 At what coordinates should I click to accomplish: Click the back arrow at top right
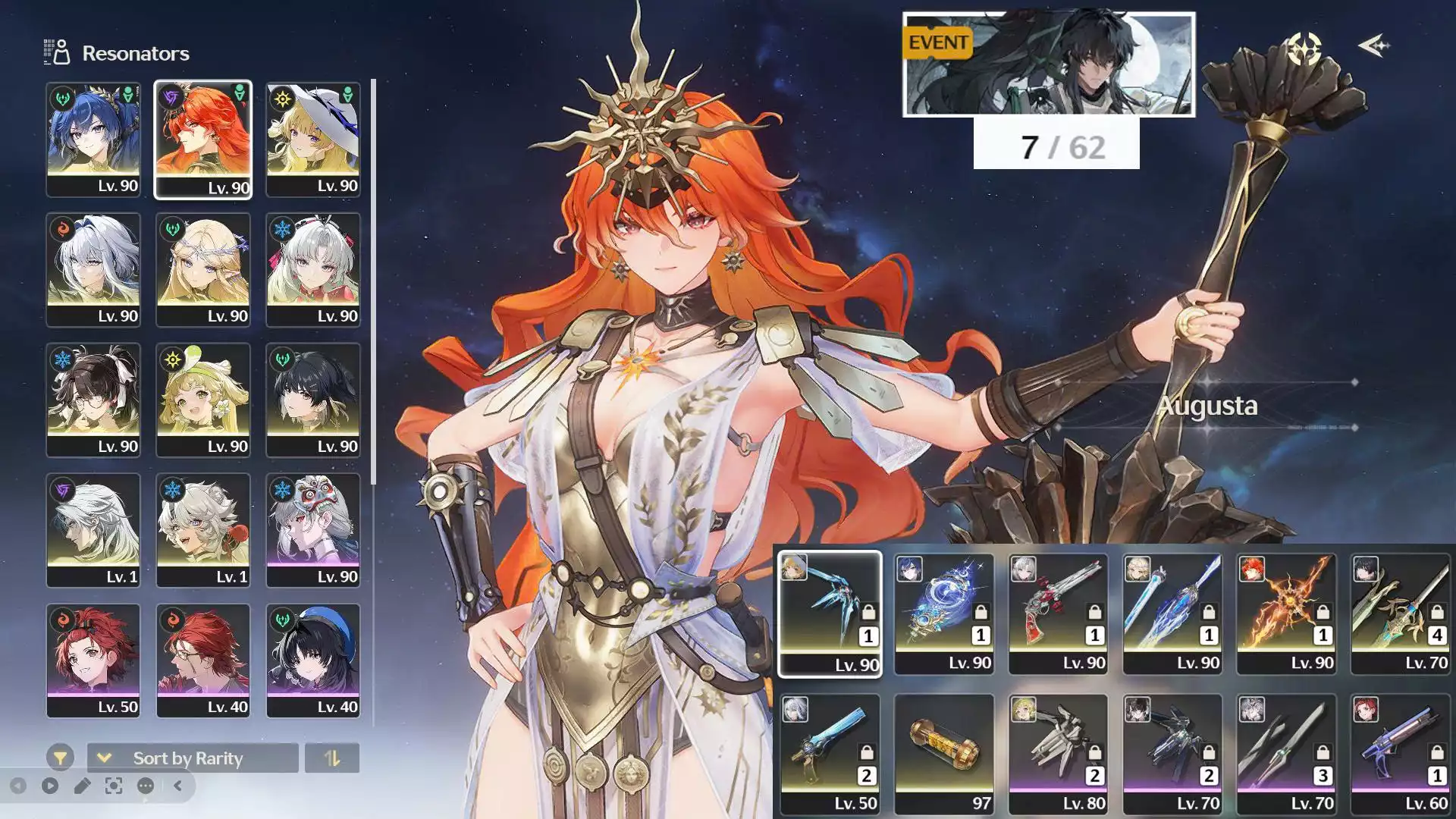coord(1373,46)
